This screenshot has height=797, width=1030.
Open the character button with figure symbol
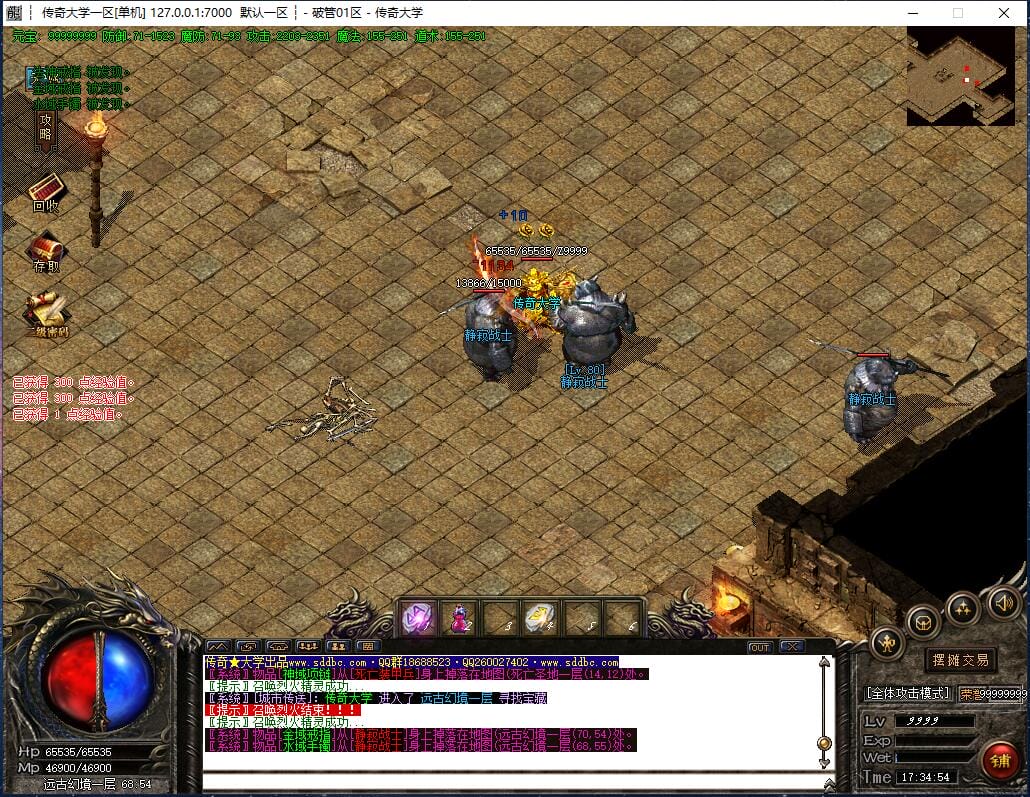887,643
